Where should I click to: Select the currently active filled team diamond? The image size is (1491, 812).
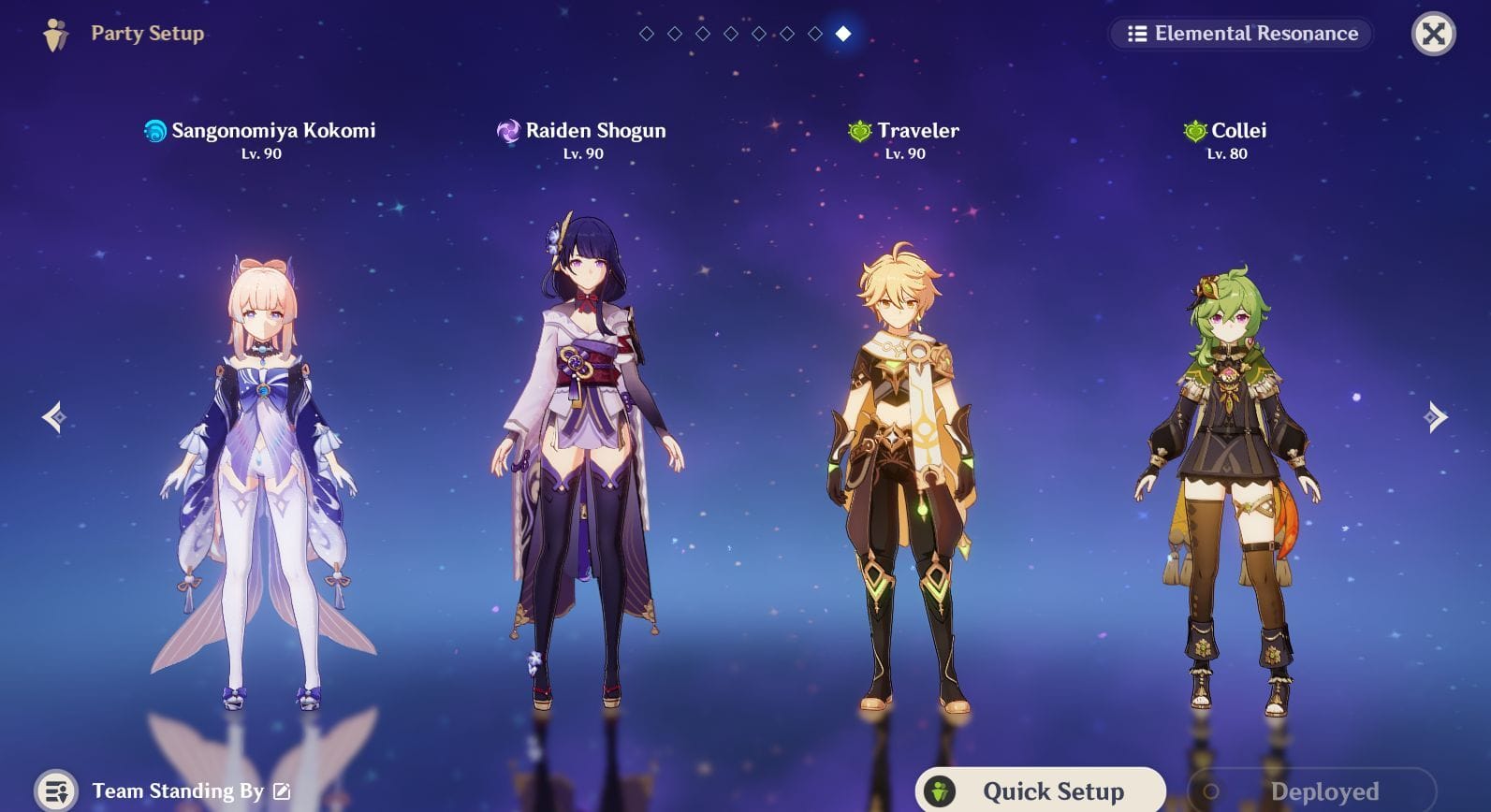[843, 35]
